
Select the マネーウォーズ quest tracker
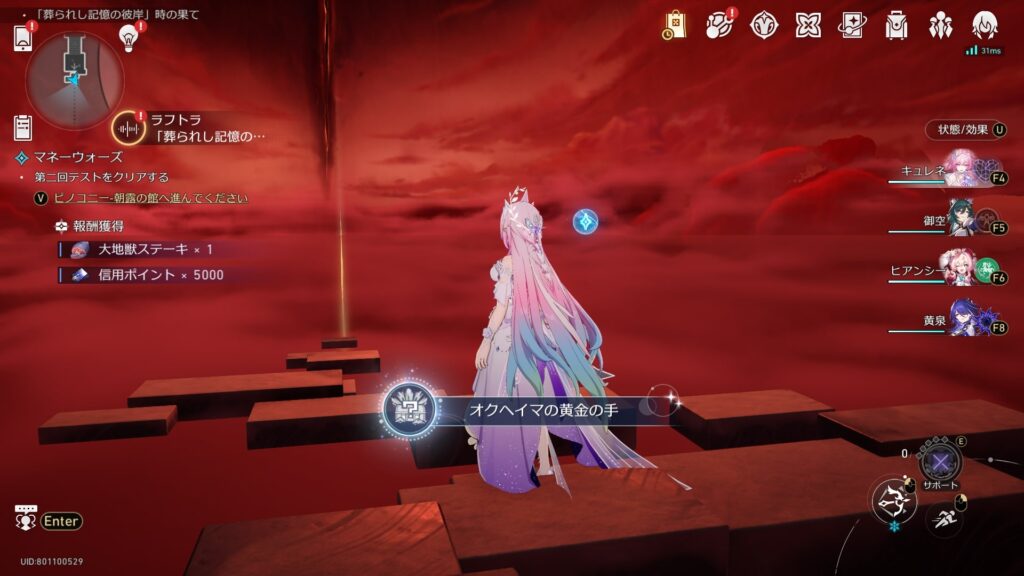[78, 157]
